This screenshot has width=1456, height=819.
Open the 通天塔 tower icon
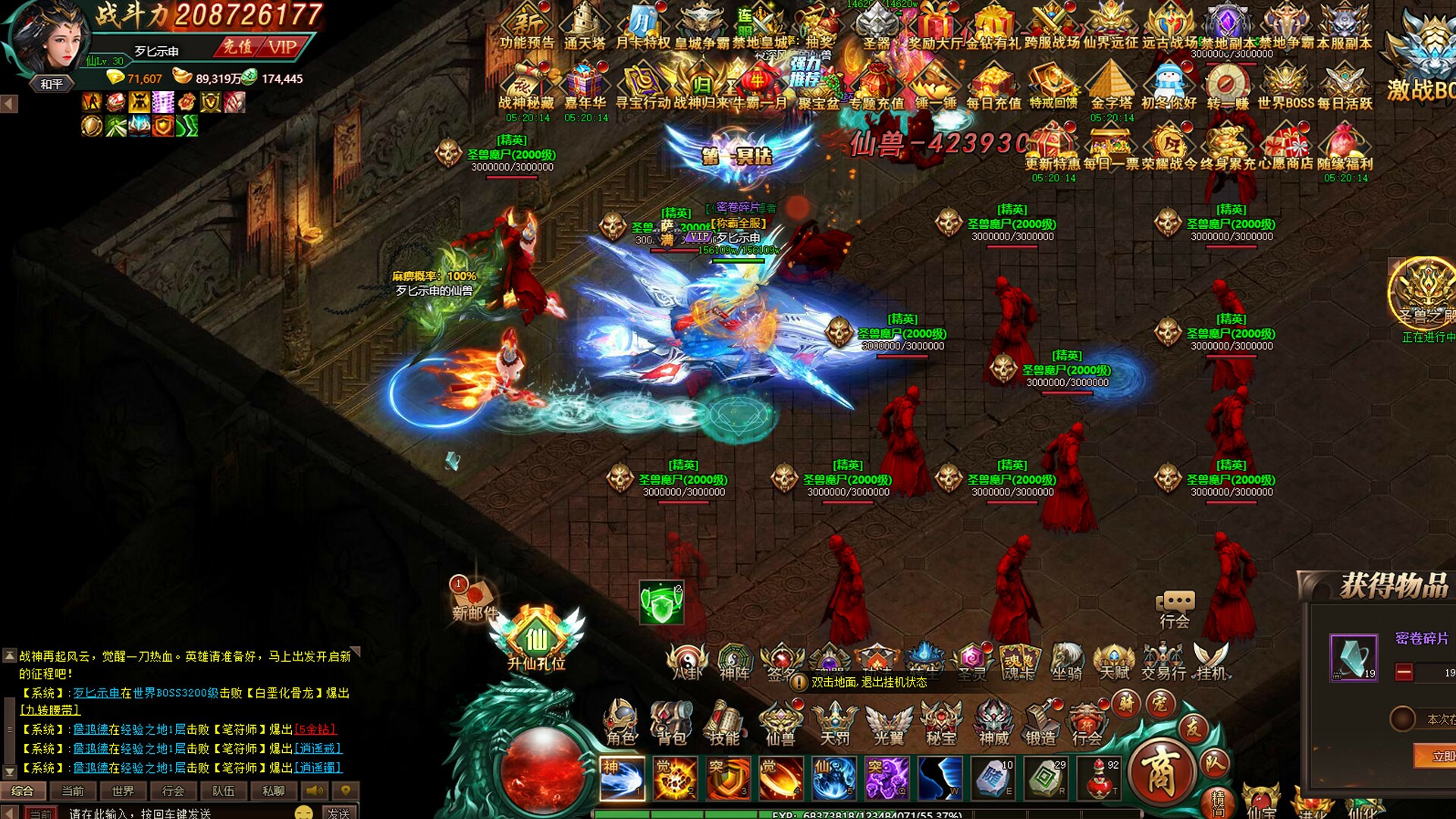[x=585, y=27]
